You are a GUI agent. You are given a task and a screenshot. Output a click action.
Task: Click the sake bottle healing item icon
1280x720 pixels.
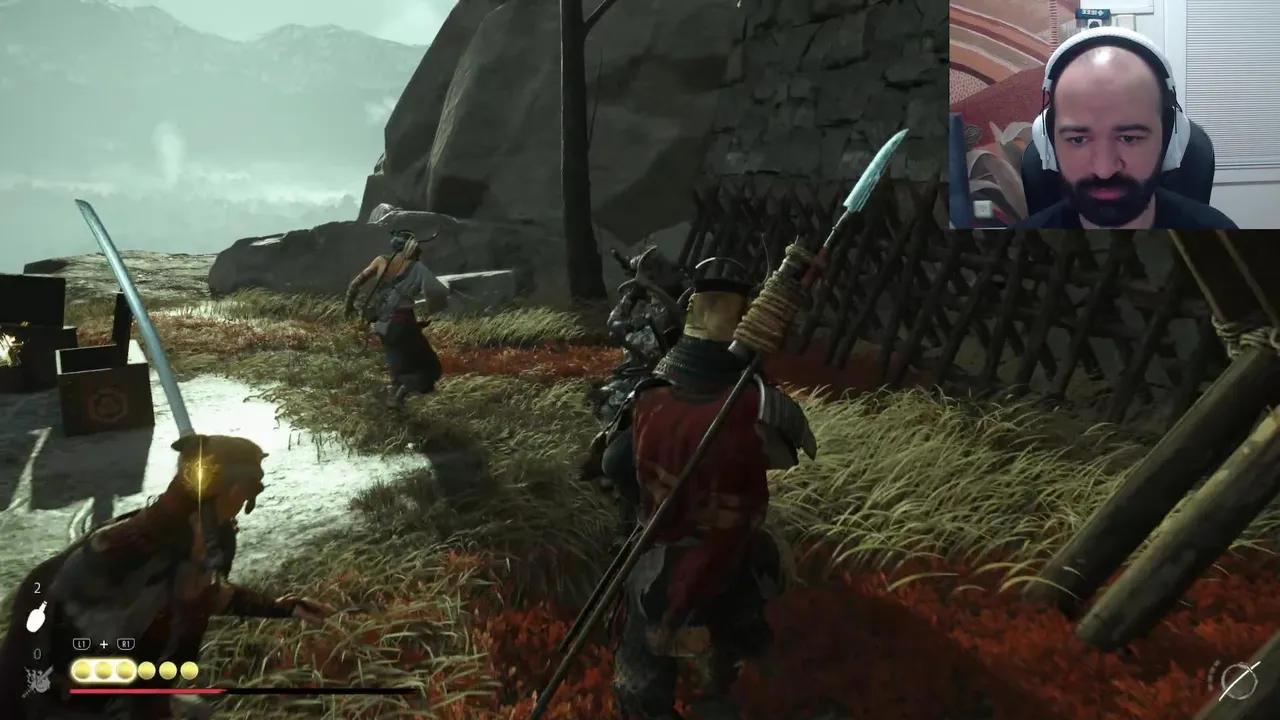tap(36, 615)
